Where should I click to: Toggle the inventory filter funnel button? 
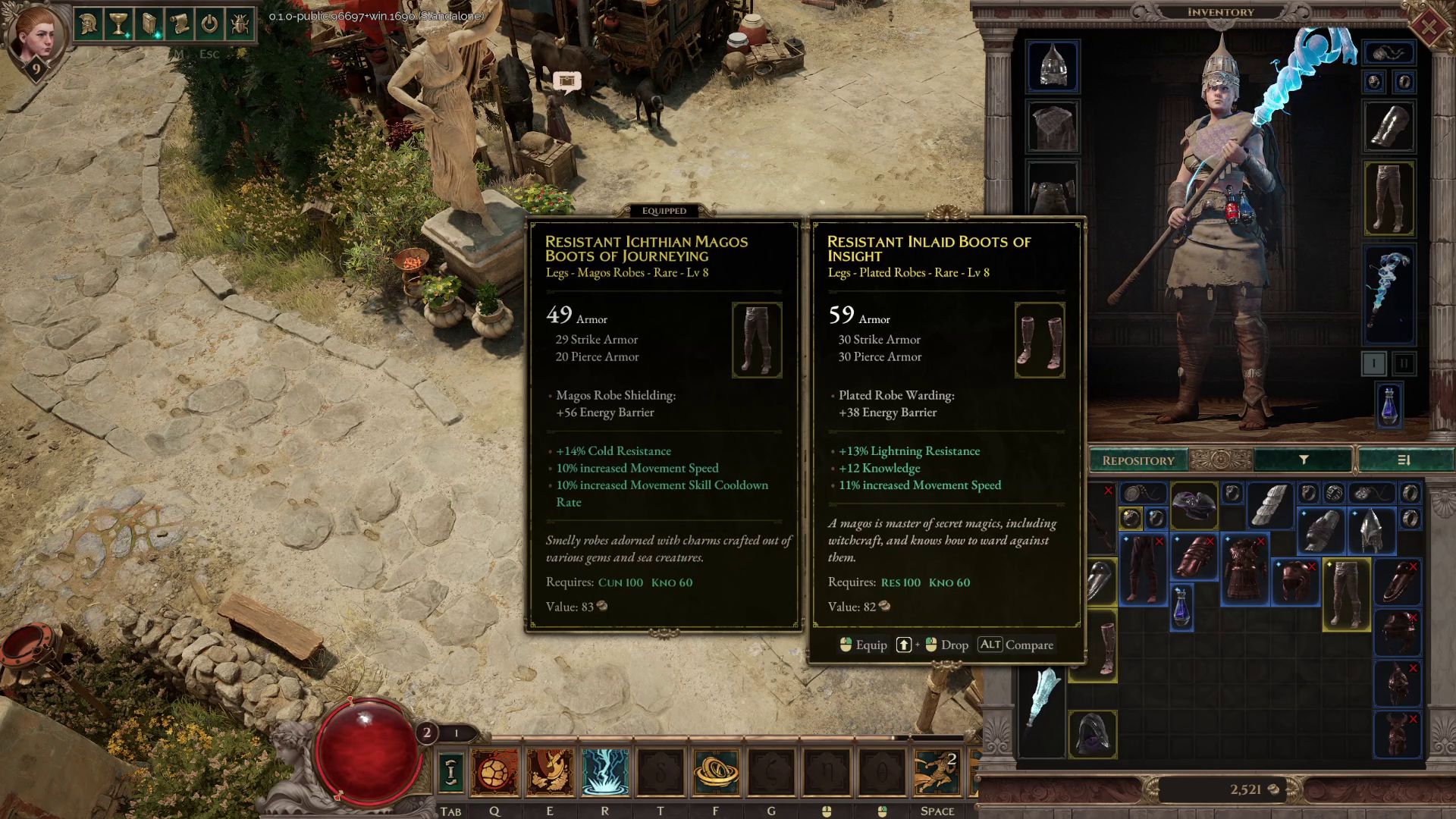(x=1304, y=460)
